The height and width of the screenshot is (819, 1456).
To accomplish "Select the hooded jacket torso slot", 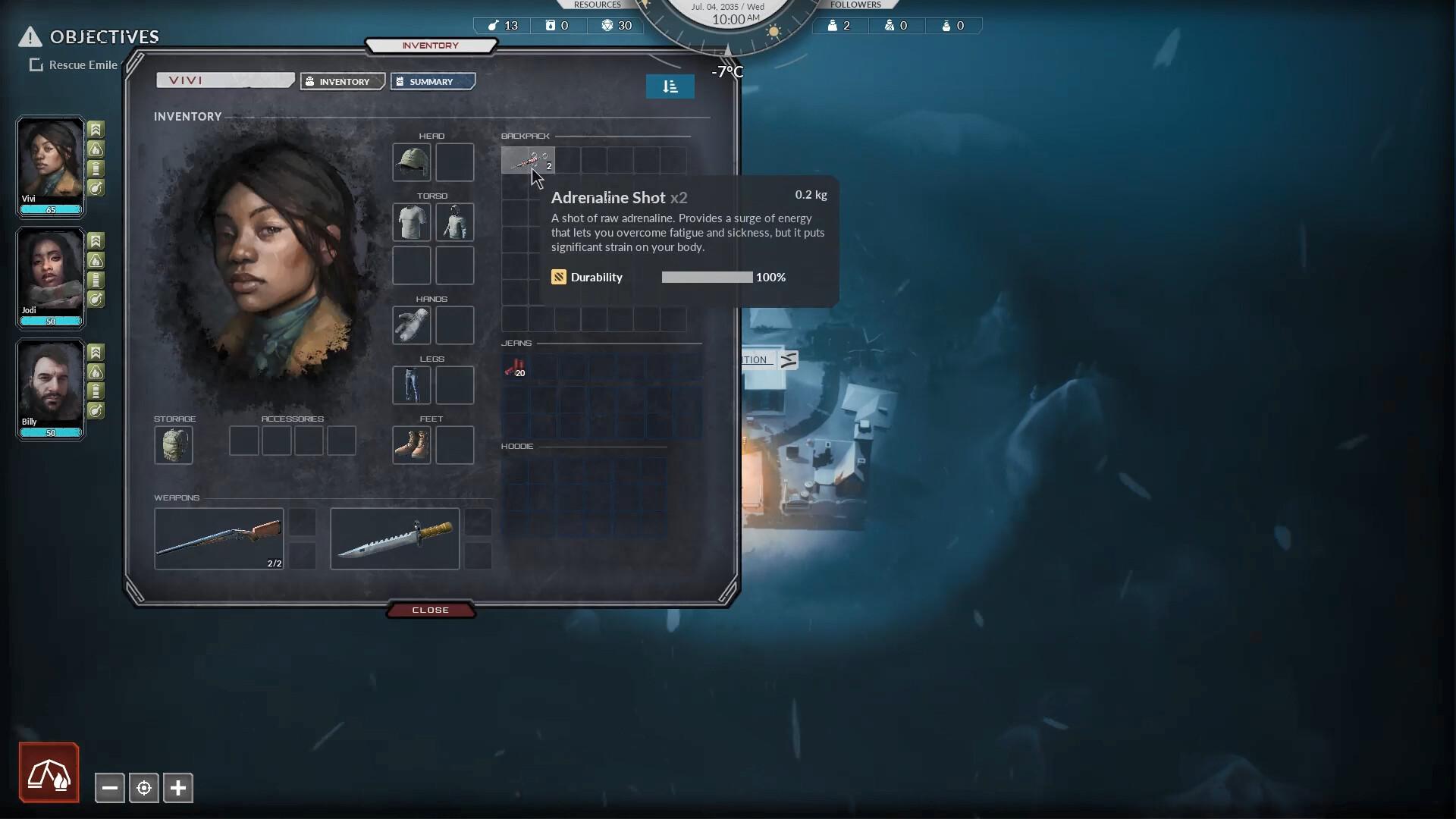I will coord(454,222).
